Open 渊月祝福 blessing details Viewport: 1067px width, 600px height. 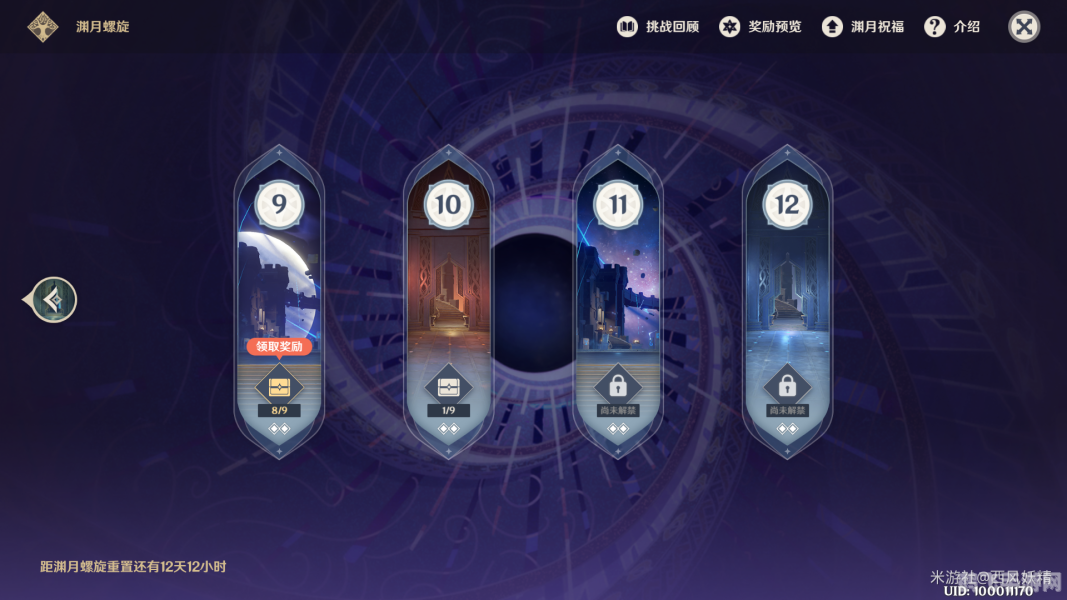tap(862, 27)
